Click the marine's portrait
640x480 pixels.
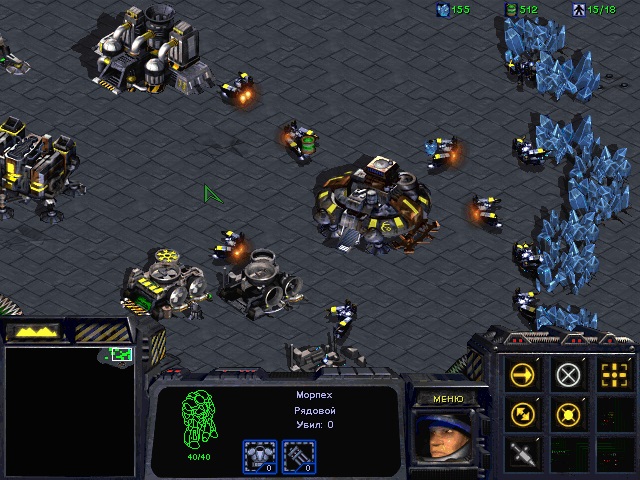click(446, 440)
